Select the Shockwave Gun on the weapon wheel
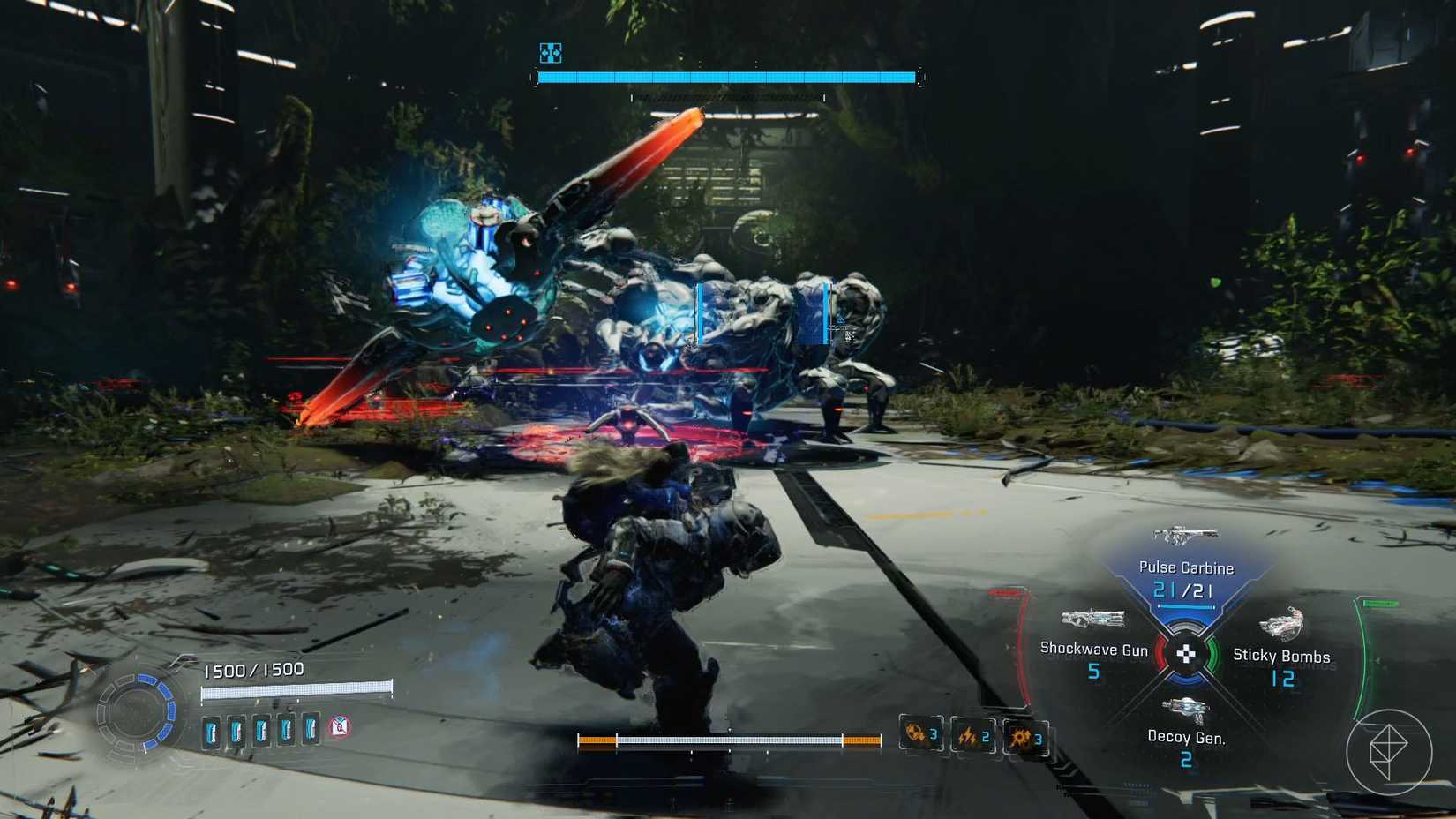The width and height of the screenshot is (1456, 819). point(1093,618)
